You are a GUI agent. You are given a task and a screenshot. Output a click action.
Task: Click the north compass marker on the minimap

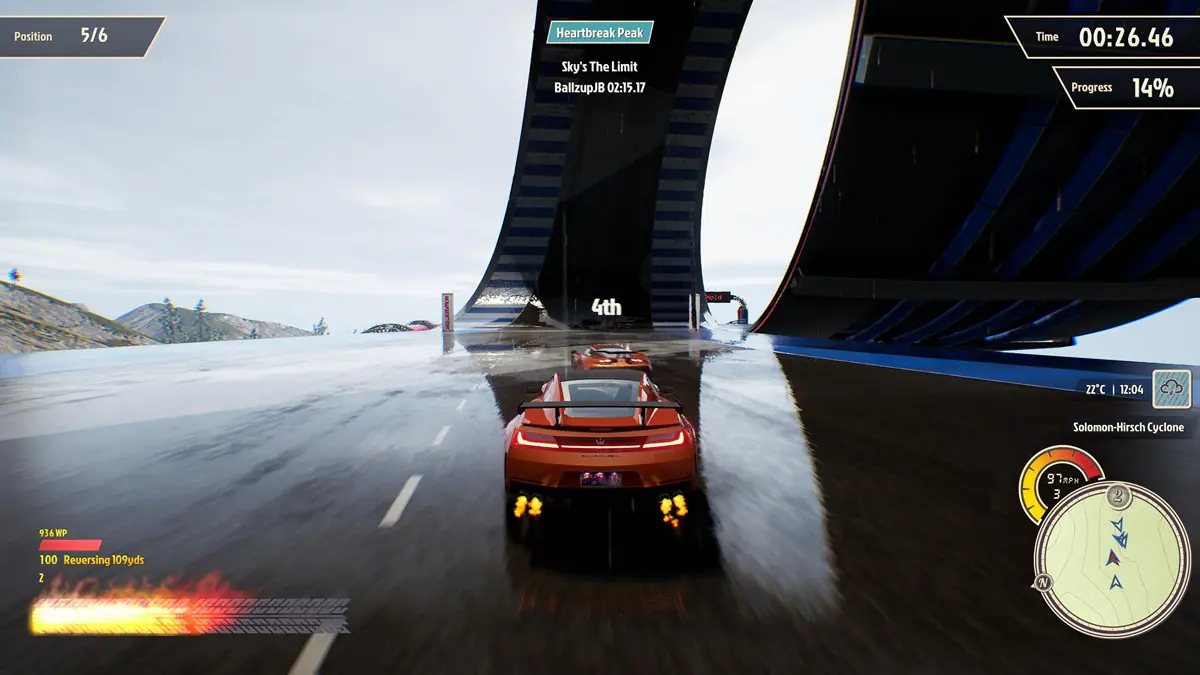point(1041,583)
